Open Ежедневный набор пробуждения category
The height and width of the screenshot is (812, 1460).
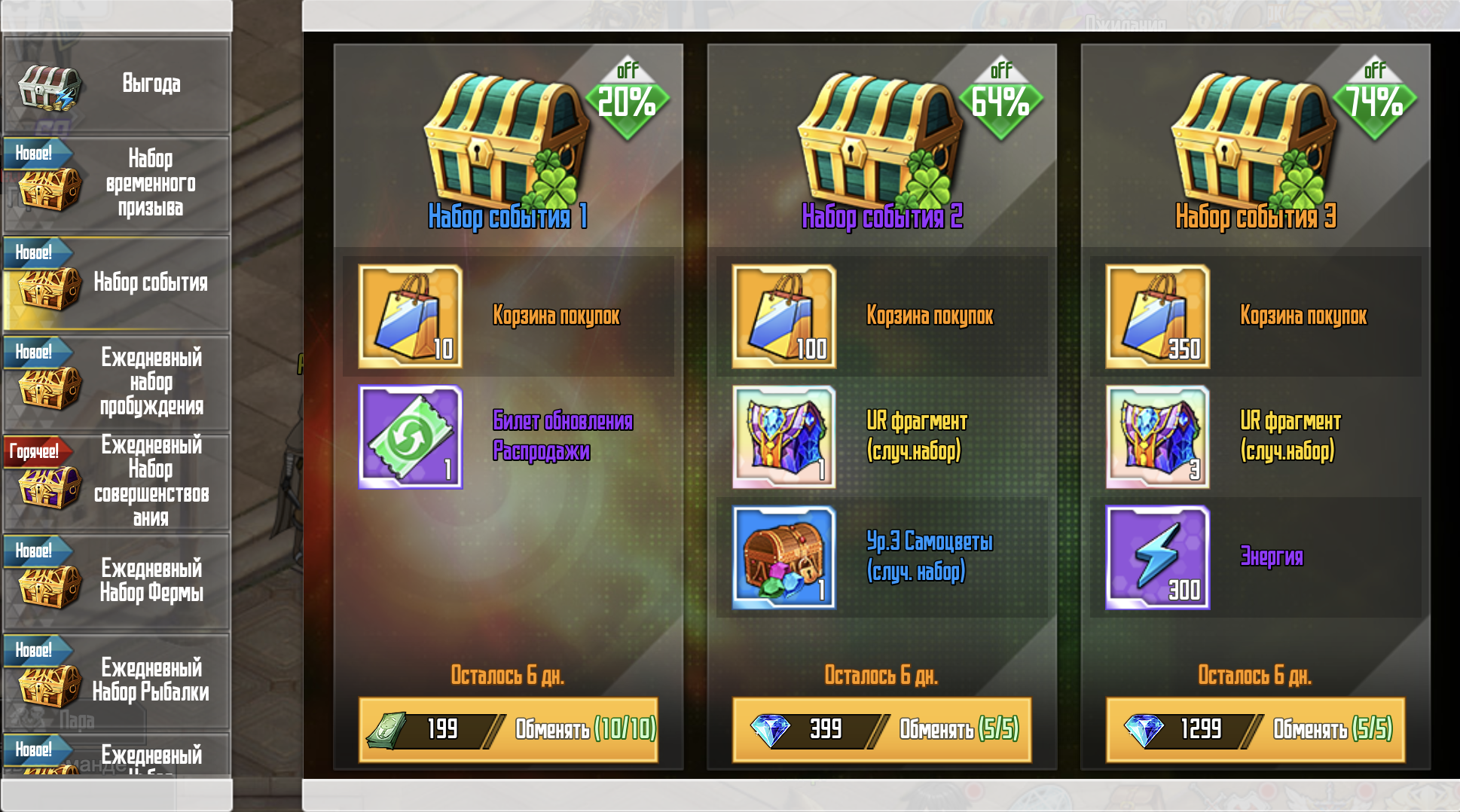(x=117, y=382)
